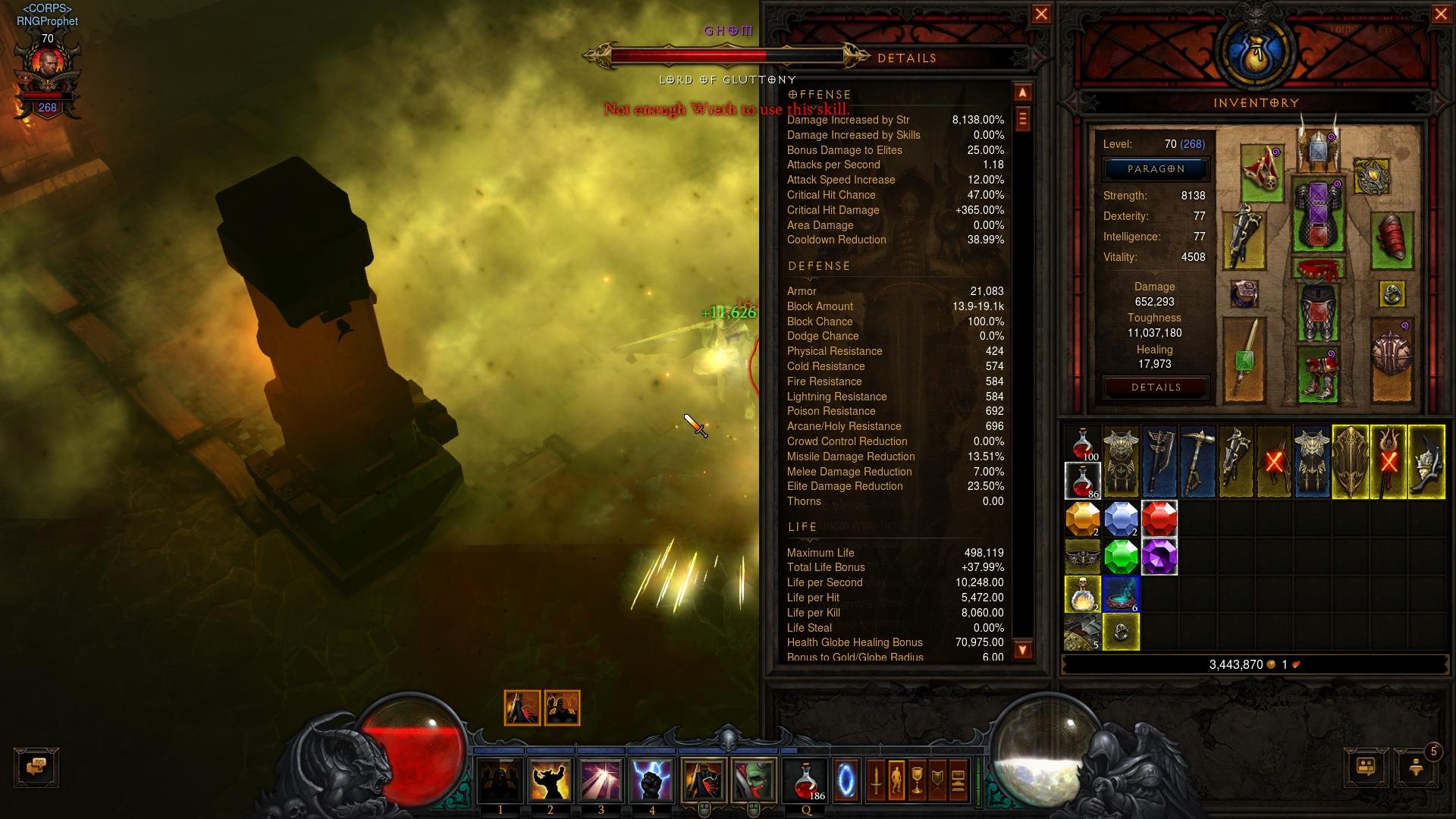
Task: Close the Inventory window
Action: (x=1441, y=14)
